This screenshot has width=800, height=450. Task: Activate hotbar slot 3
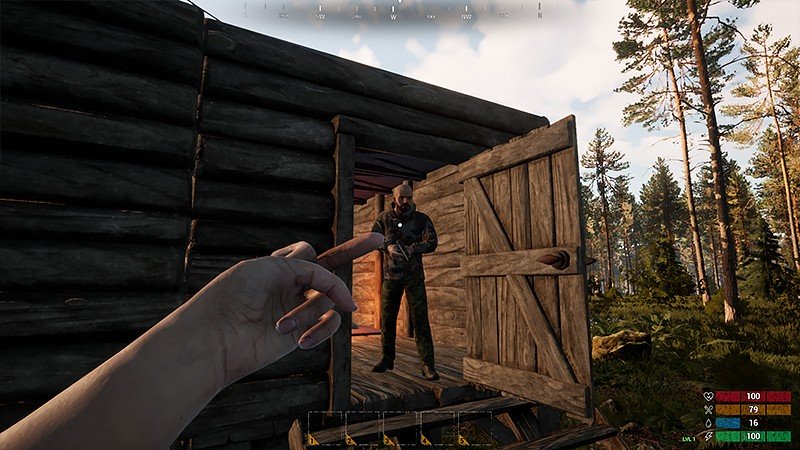click(x=400, y=428)
